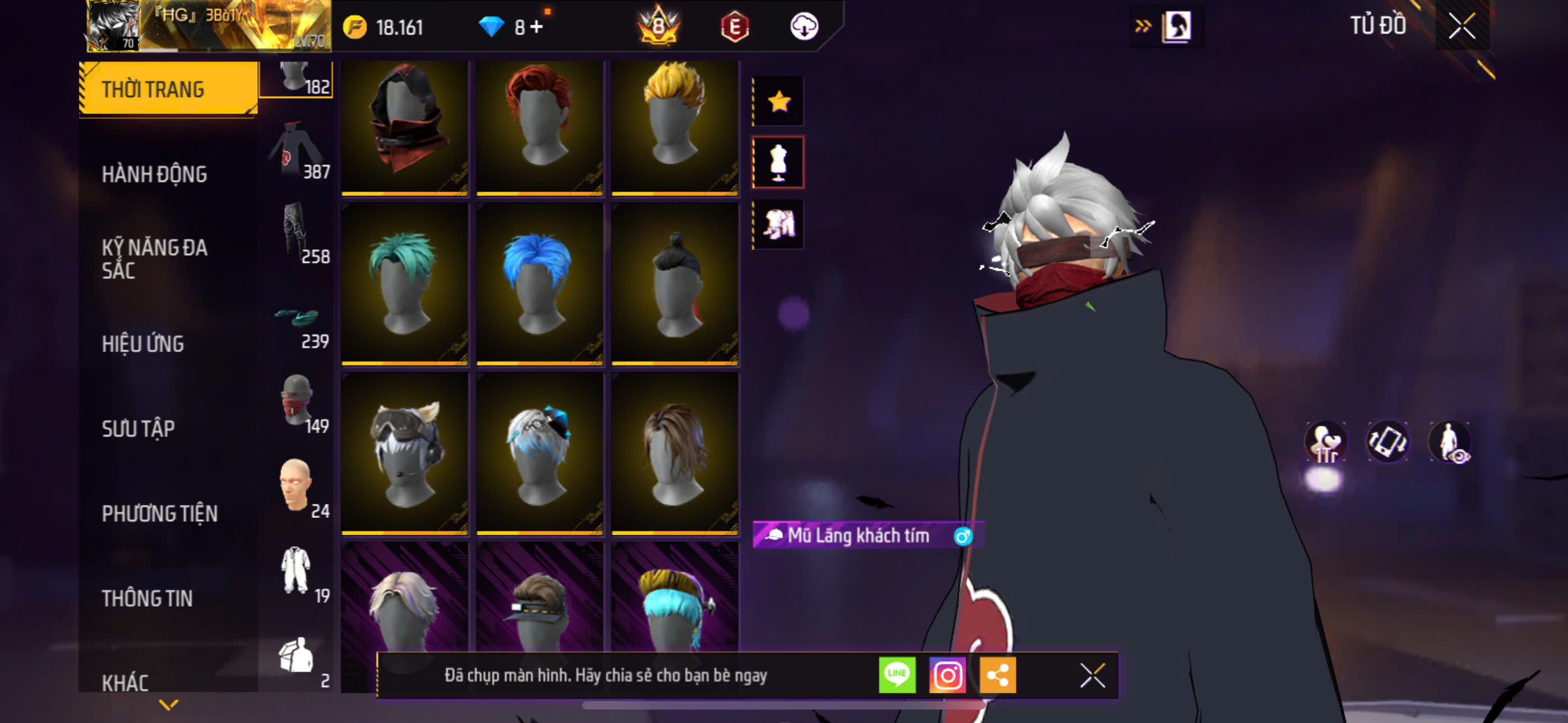1568x723 pixels.
Task: Open the Hành Động category
Action: 154,174
